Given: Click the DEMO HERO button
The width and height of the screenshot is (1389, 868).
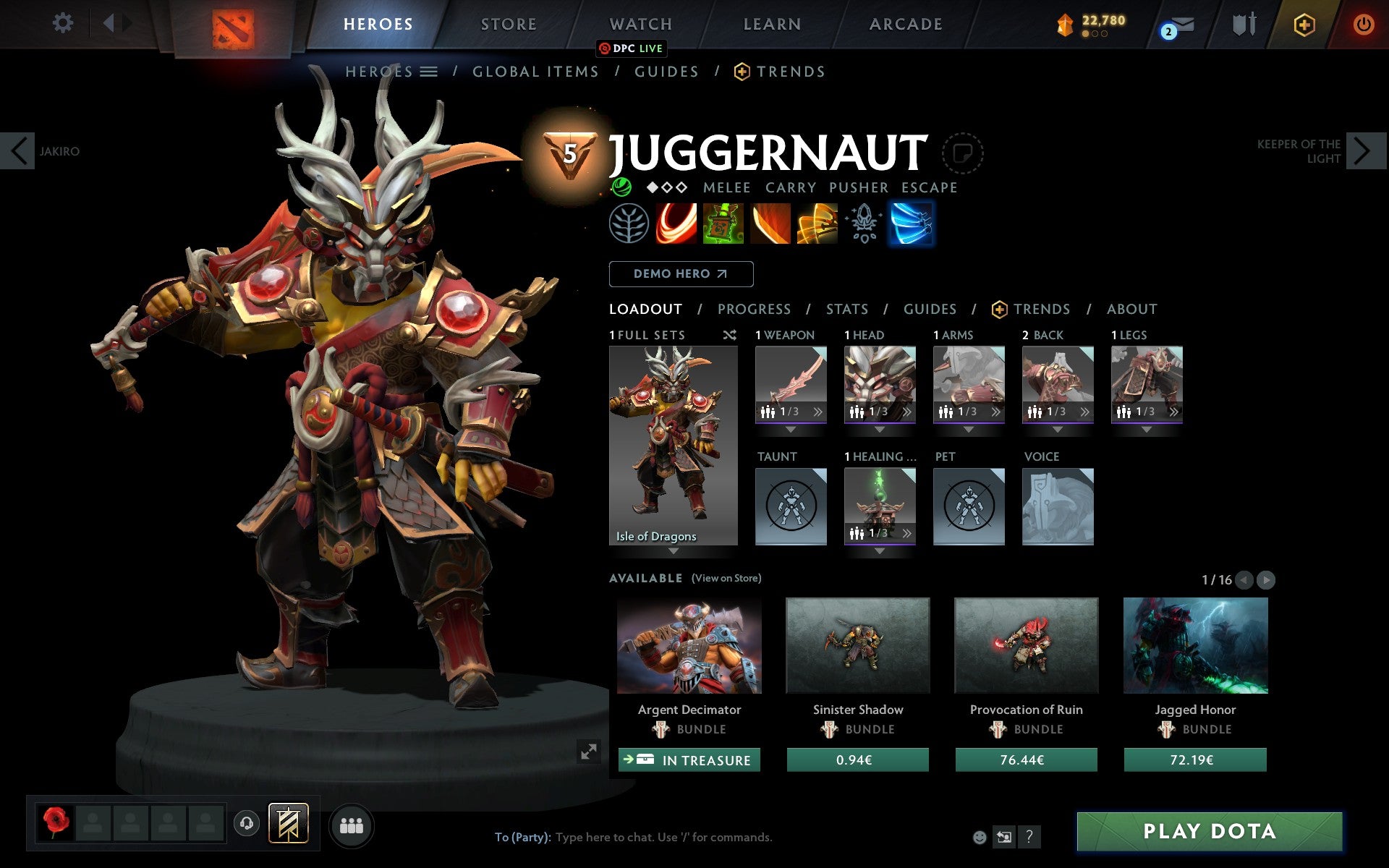Looking at the screenshot, I should 680,273.
